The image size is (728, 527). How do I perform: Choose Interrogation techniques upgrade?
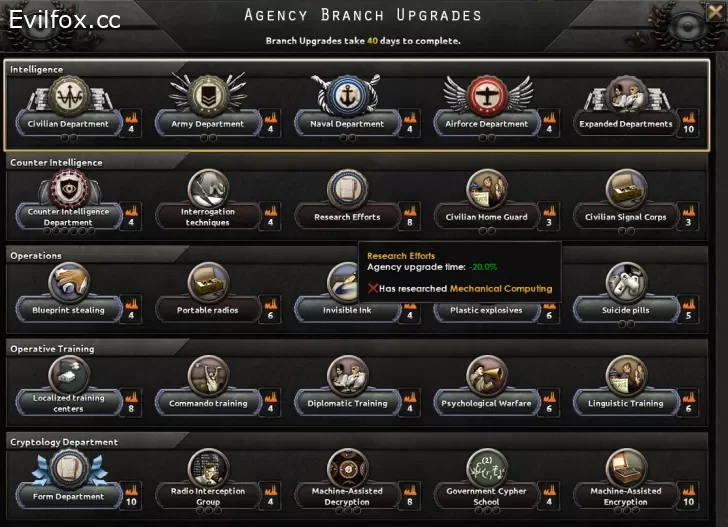pos(207,216)
